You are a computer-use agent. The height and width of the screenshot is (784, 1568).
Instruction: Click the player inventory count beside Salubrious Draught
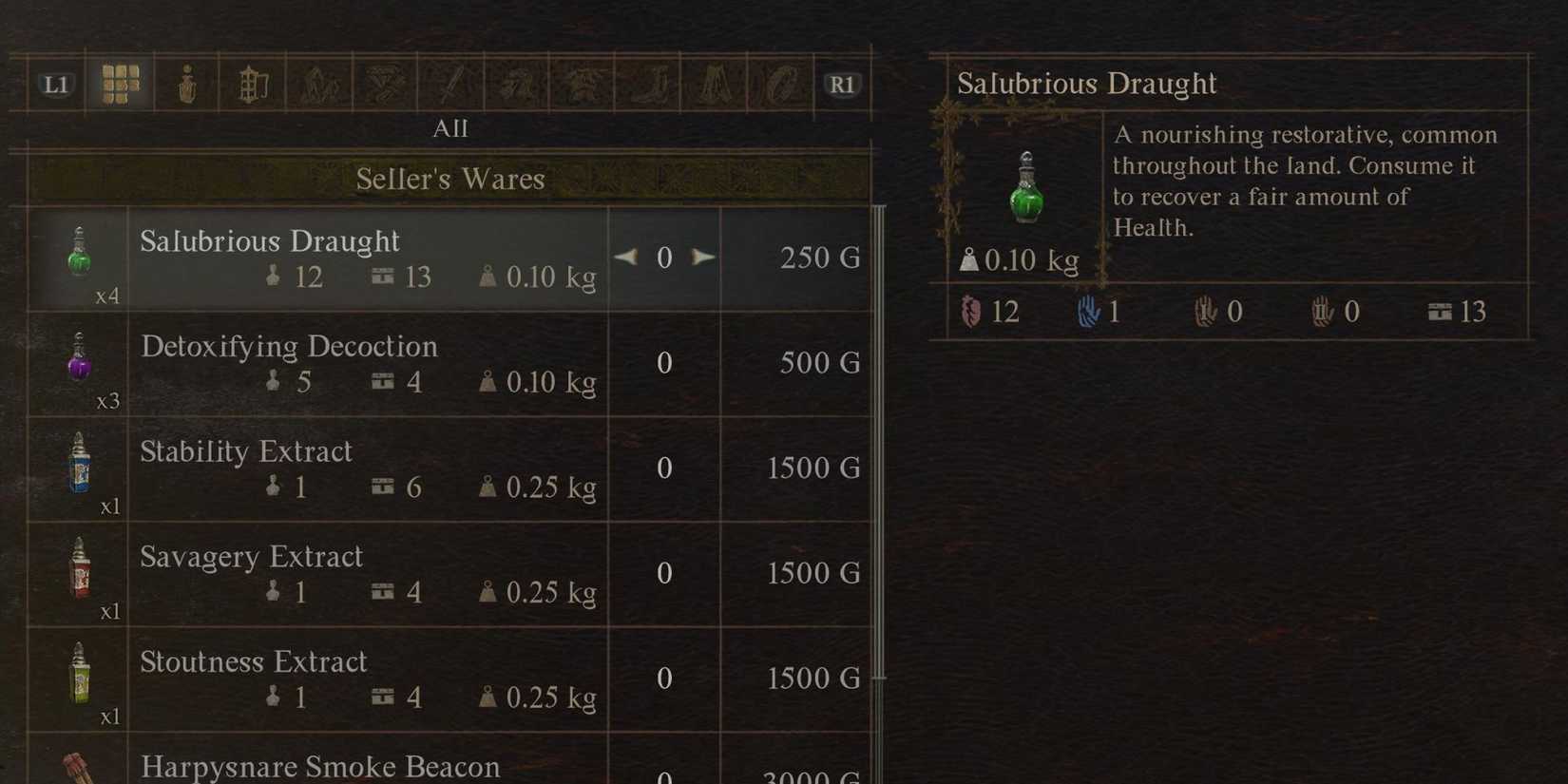click(292, 277)
